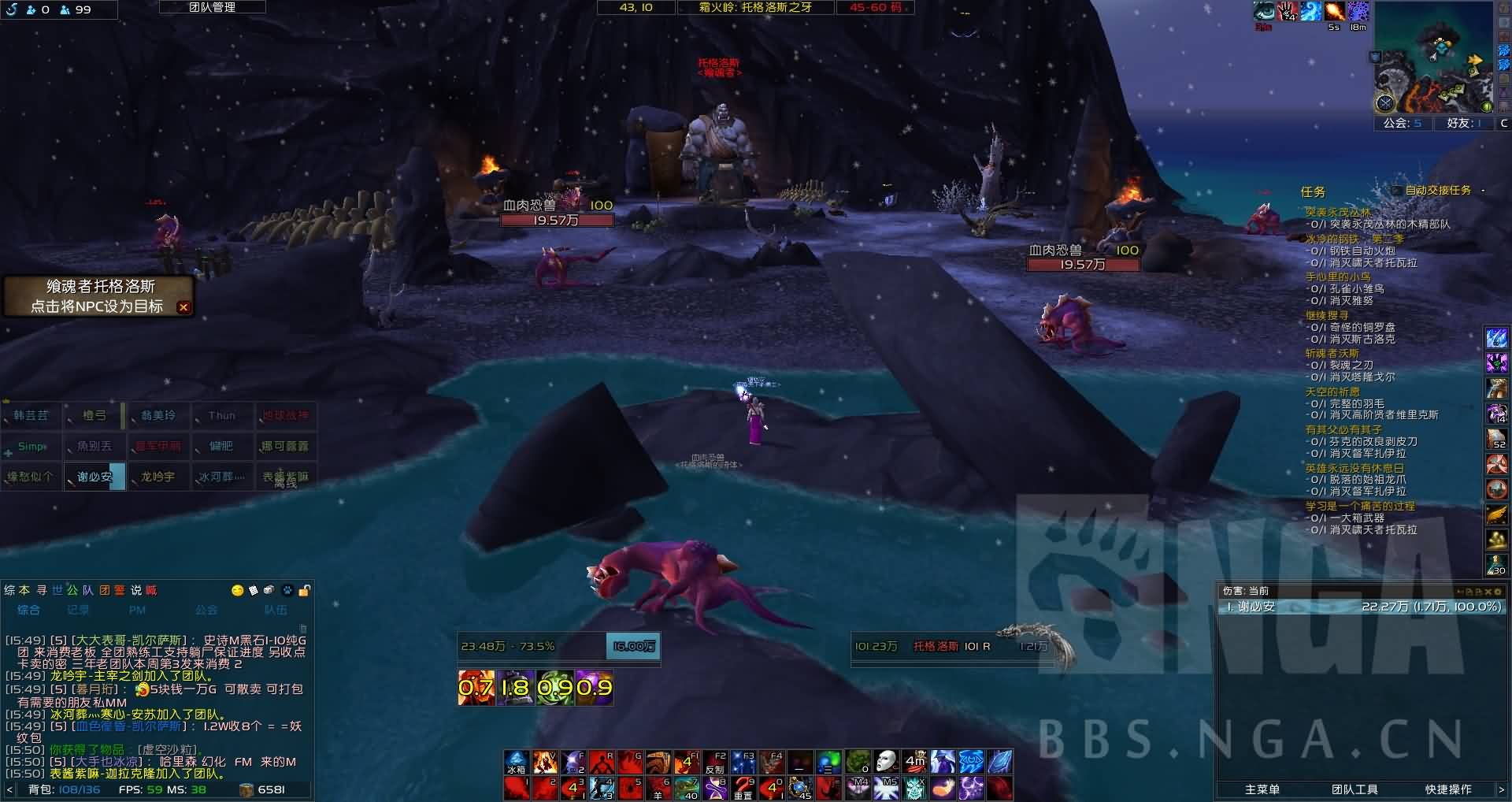1512x802 pixels.
Task: Close the 燴魂者托格洛斯 NPC target popup
Action: 183,307
